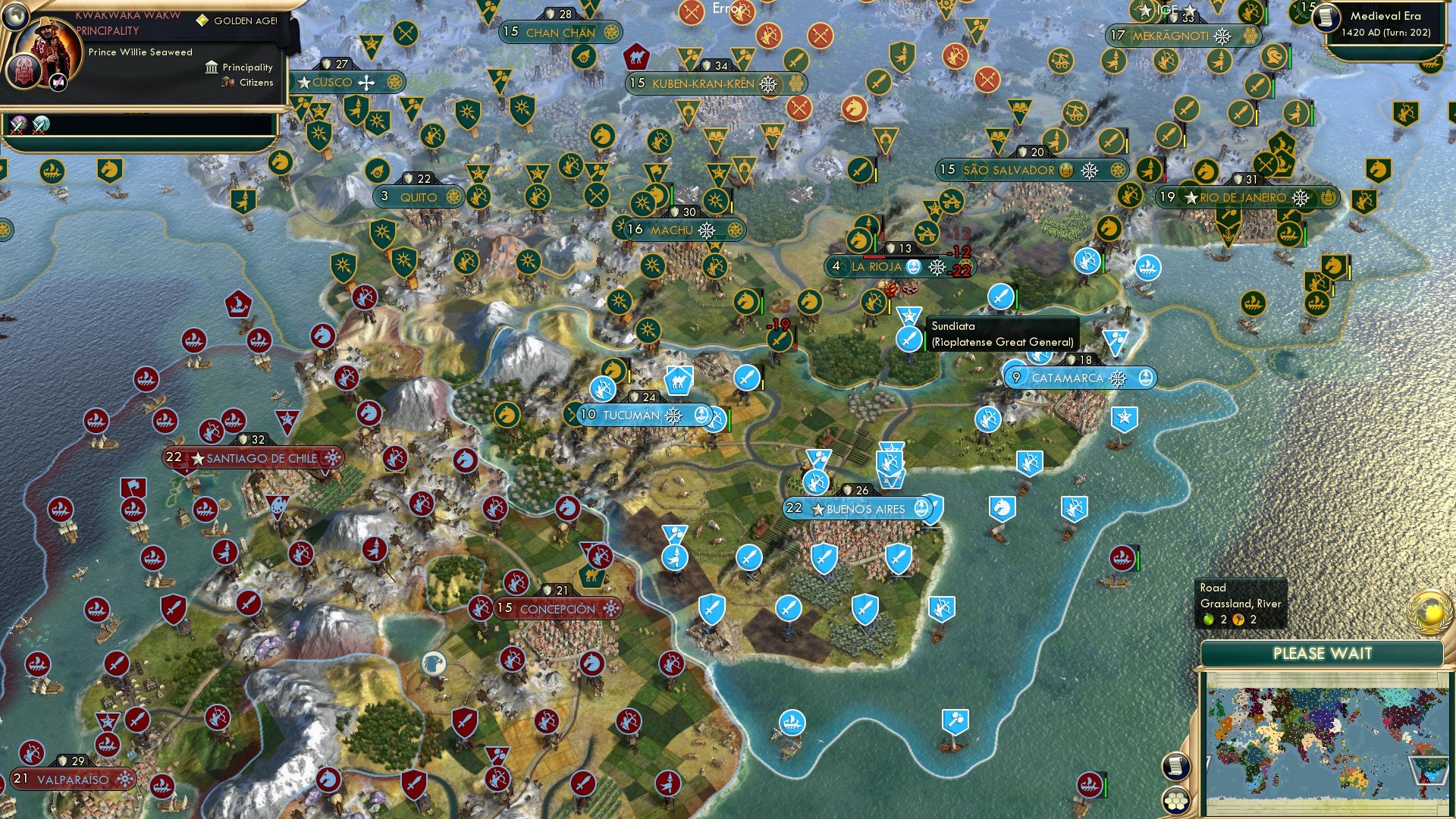
Task: Select the Sundiata Great General unit flag
Action: pos(908,338)
